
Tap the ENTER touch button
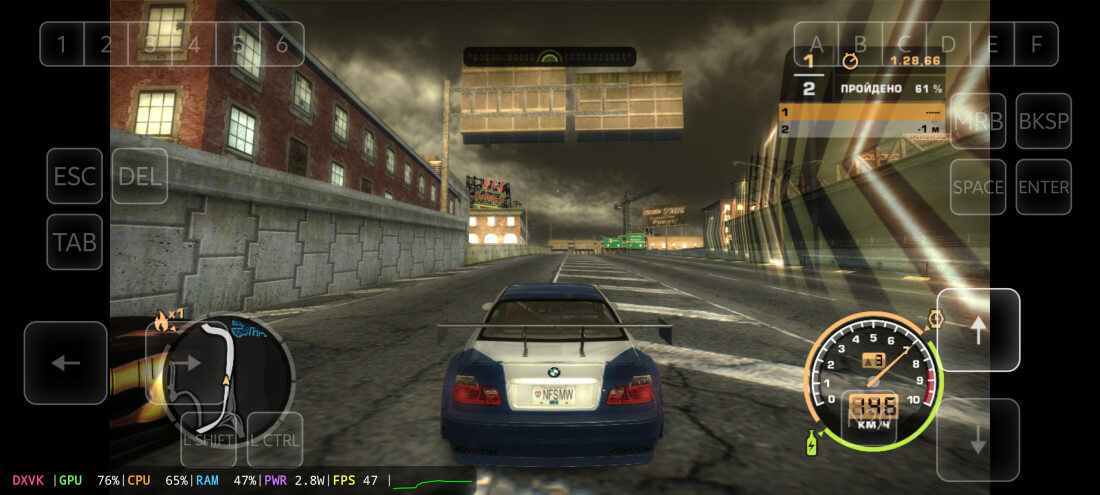(x=1043, y=187)
